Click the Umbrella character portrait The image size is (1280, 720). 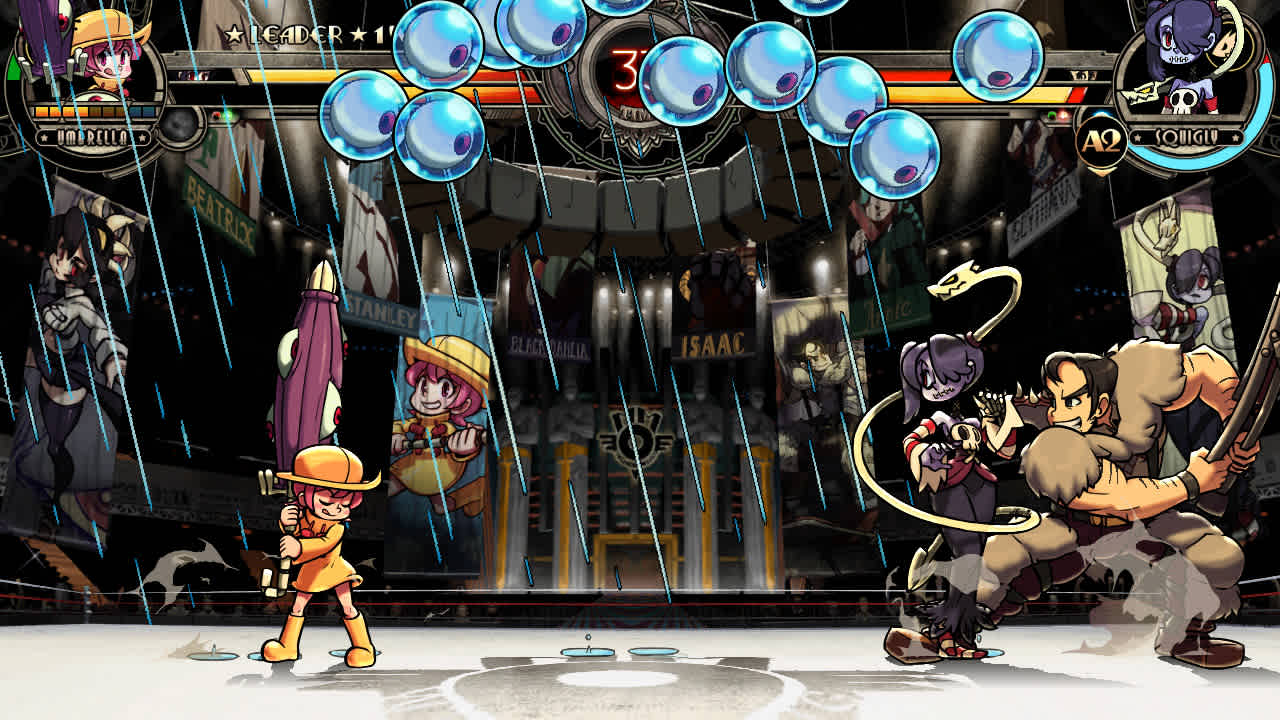pos(105,60)
